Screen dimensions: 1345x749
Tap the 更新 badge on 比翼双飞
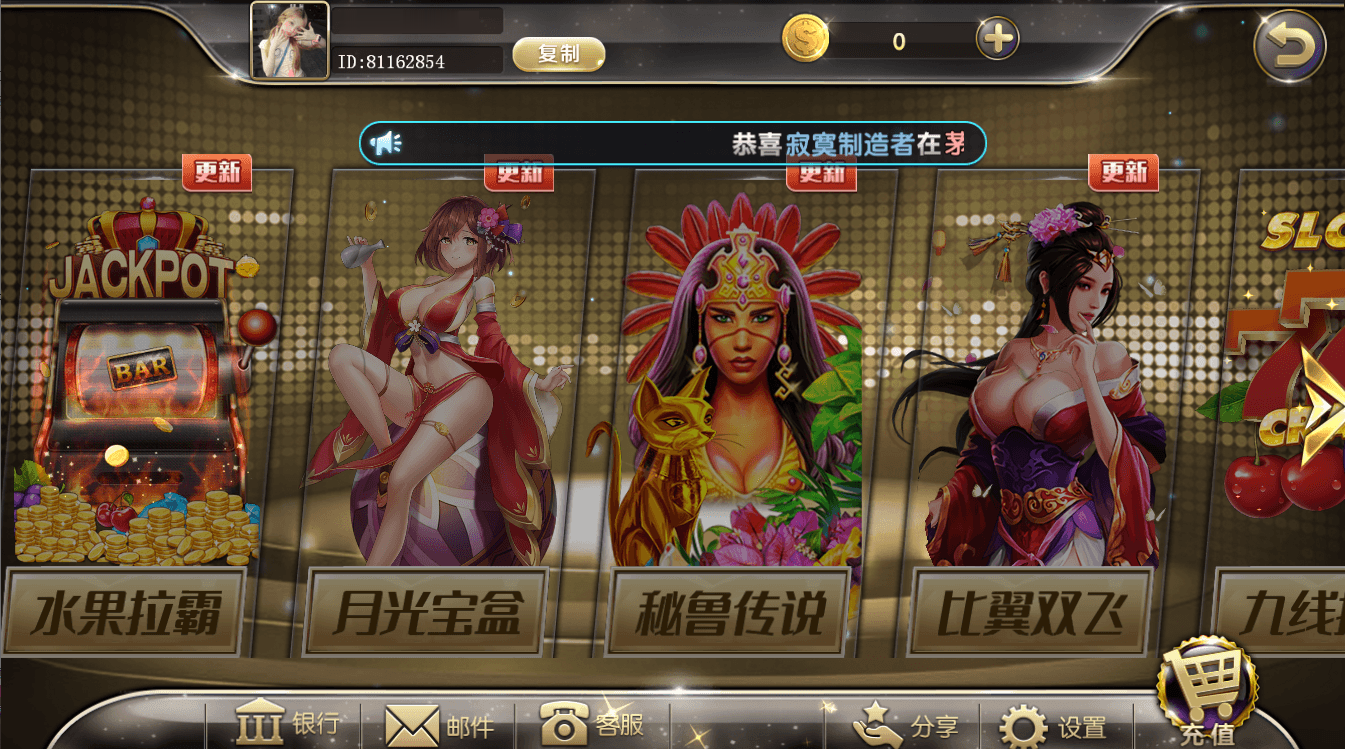click(x=1122, y=171)
